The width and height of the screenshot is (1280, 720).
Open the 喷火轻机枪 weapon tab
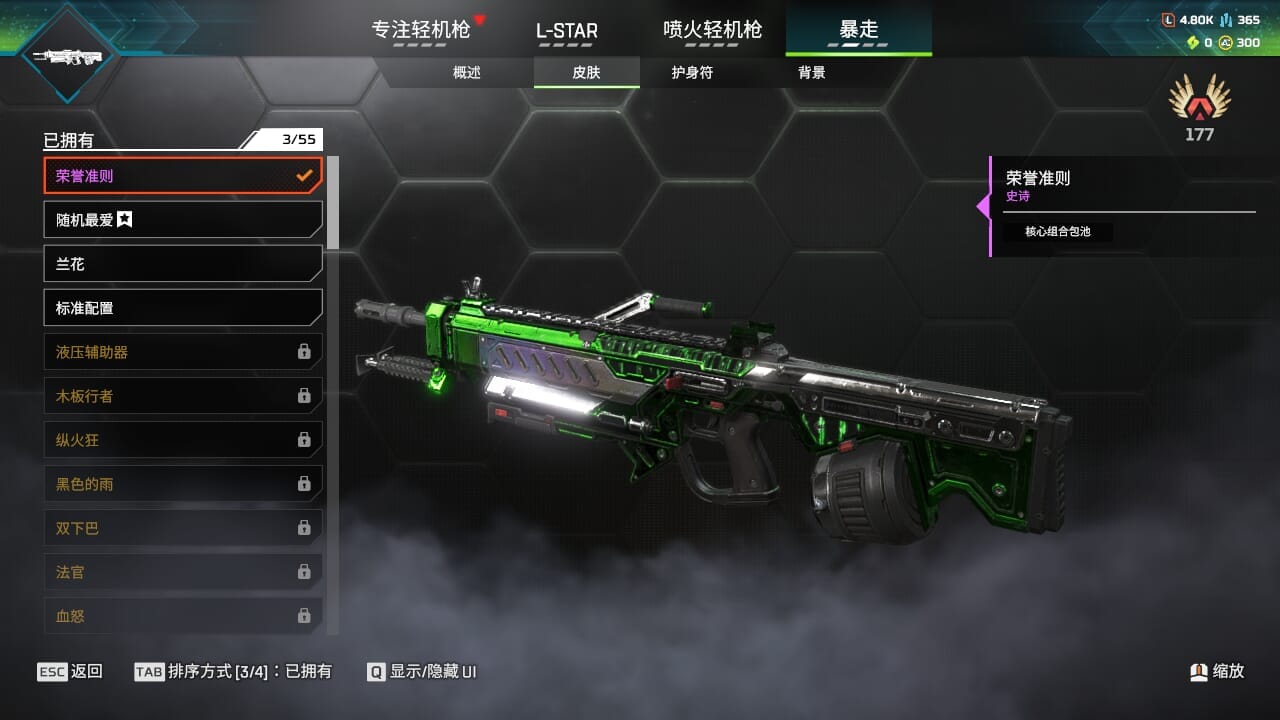tap(712, 30)
